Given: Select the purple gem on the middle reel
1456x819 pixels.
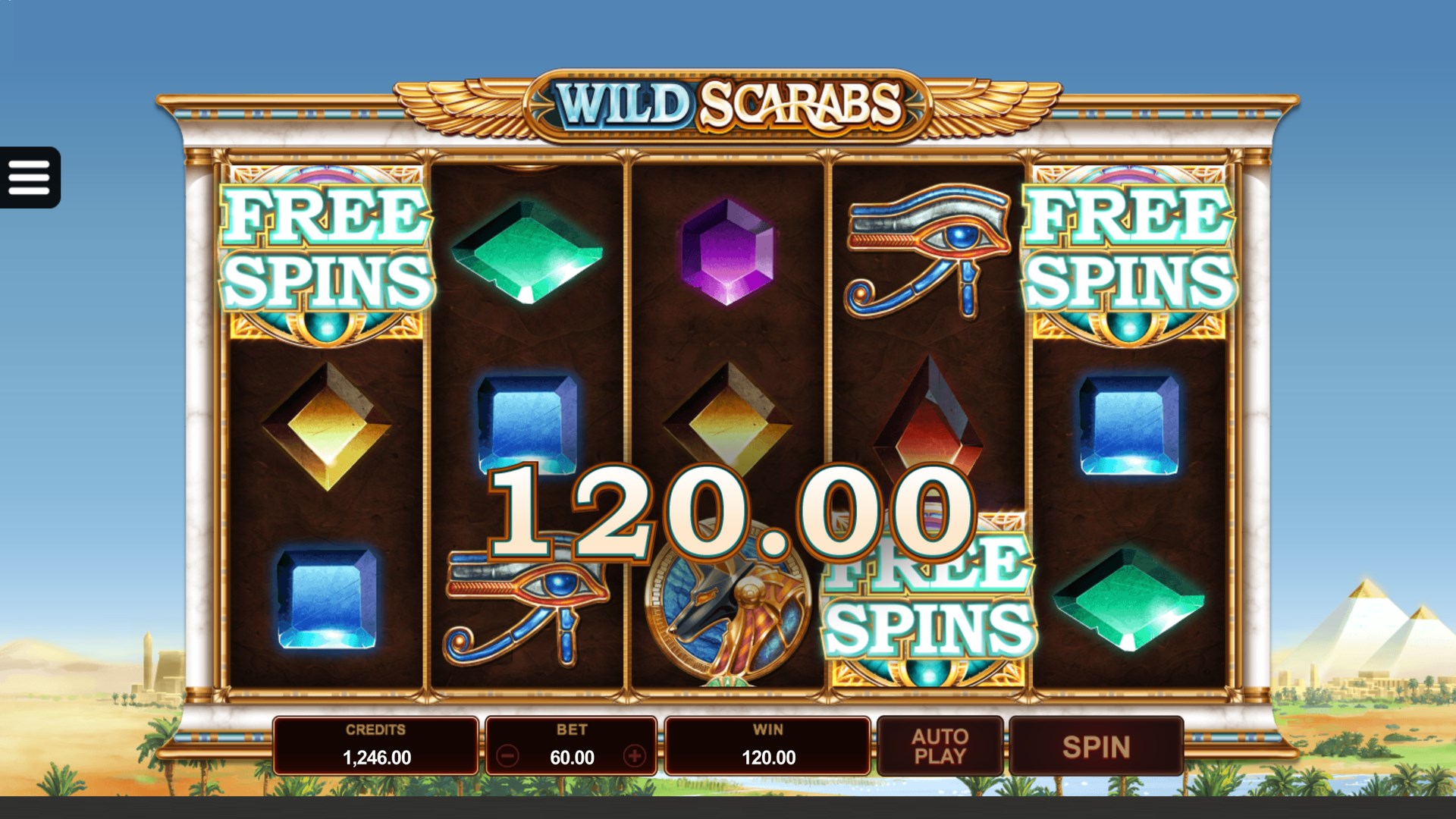Looking at the screenshot, I should tap(730, 250).
